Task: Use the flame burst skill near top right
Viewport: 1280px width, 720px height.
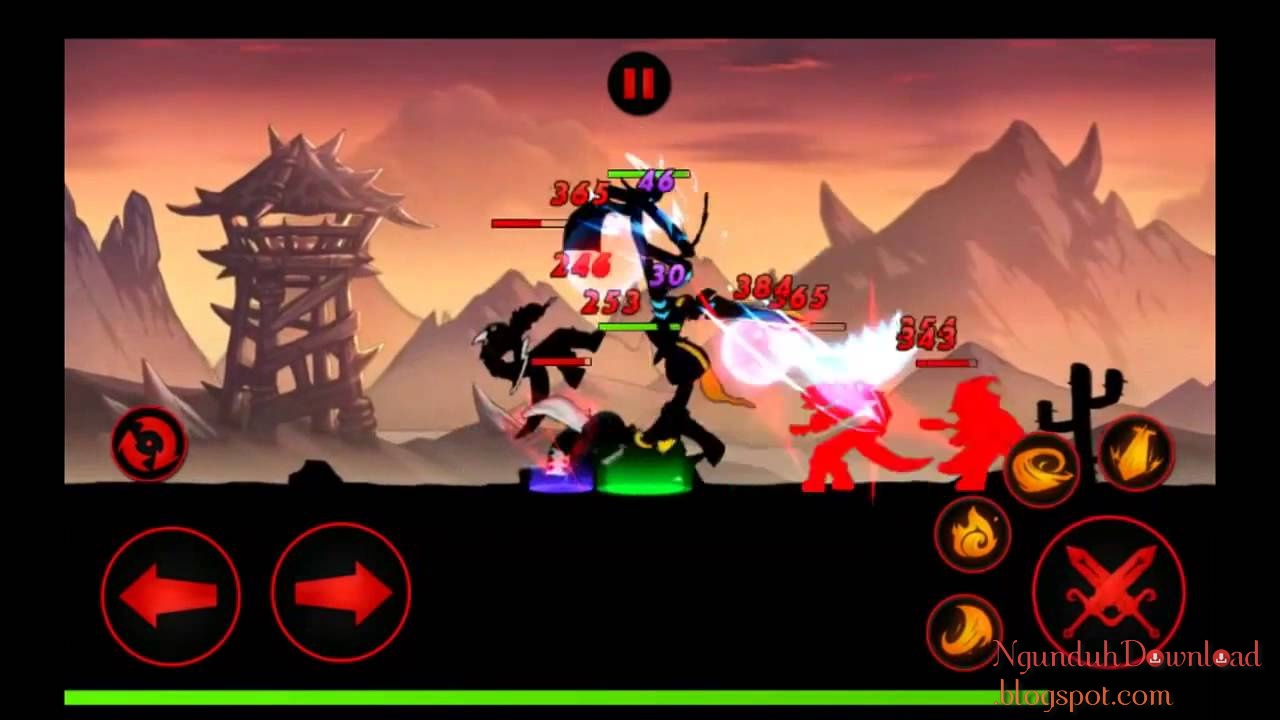Action: point(1136,453)
